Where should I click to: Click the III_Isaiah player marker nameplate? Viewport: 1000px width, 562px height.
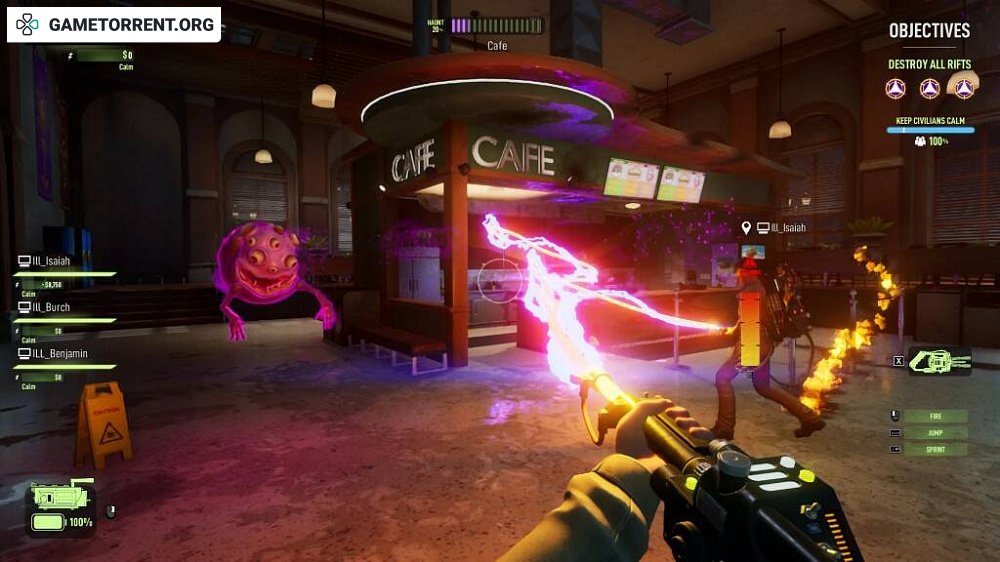780,228
